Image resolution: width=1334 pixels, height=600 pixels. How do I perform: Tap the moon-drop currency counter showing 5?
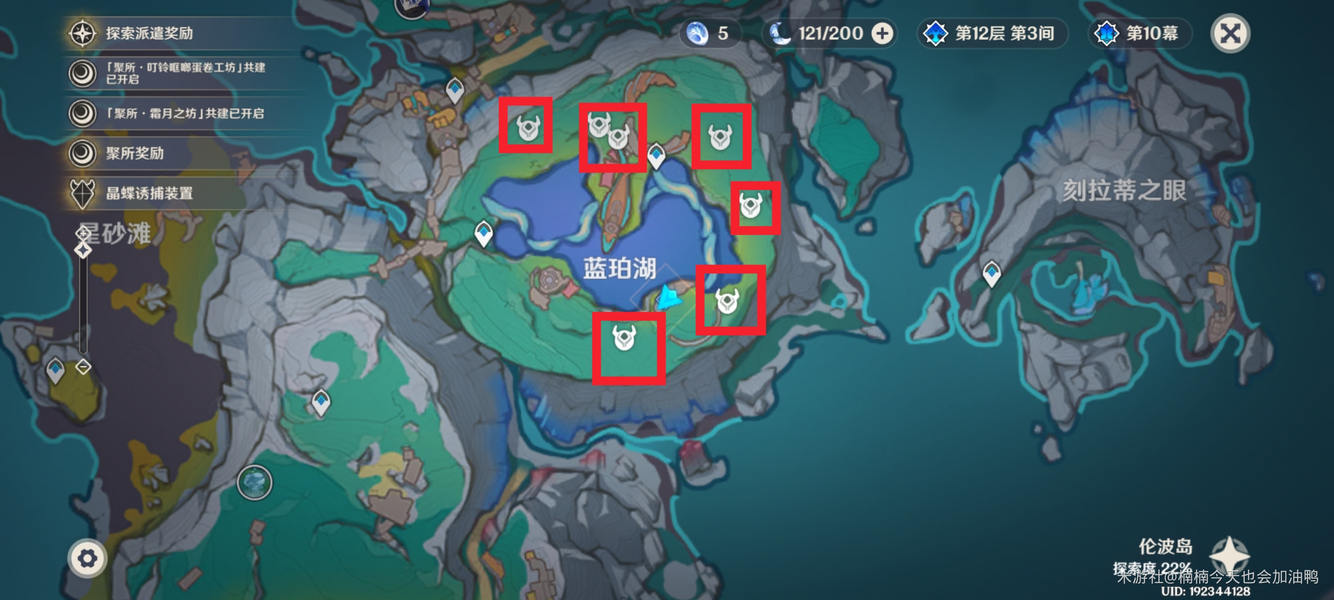710,34
